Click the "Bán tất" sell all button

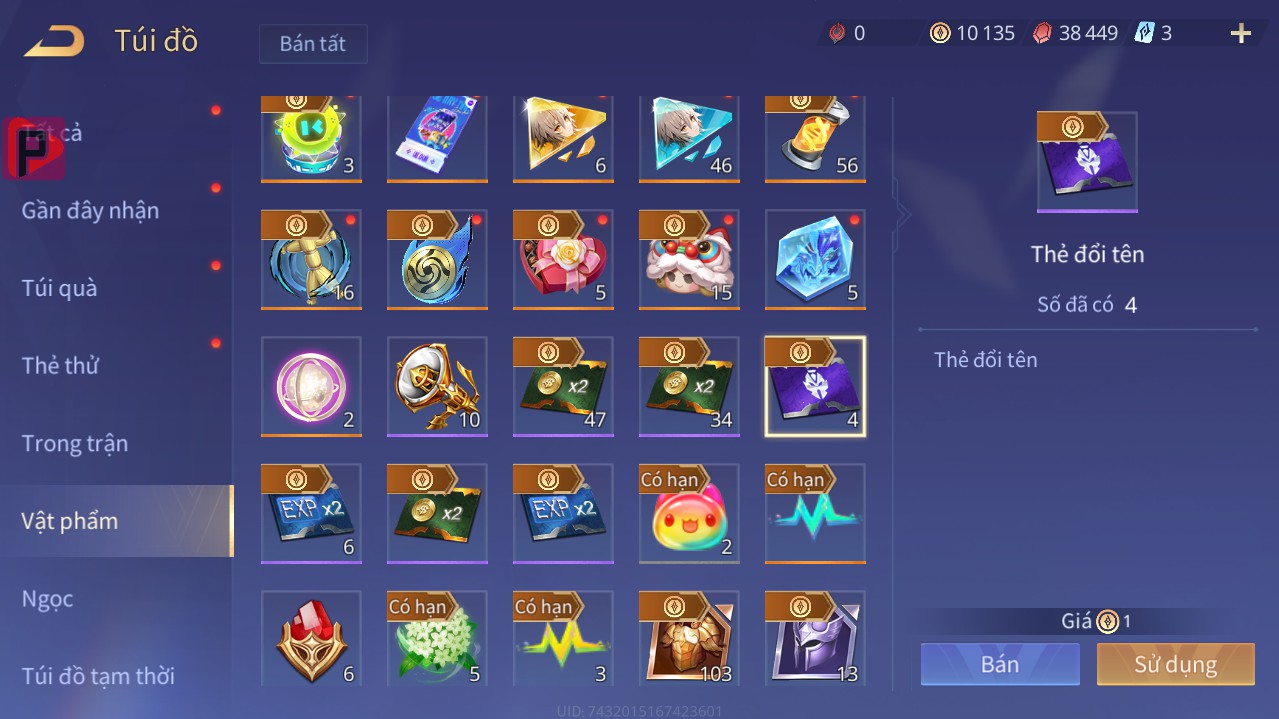[x=313, y=44]
